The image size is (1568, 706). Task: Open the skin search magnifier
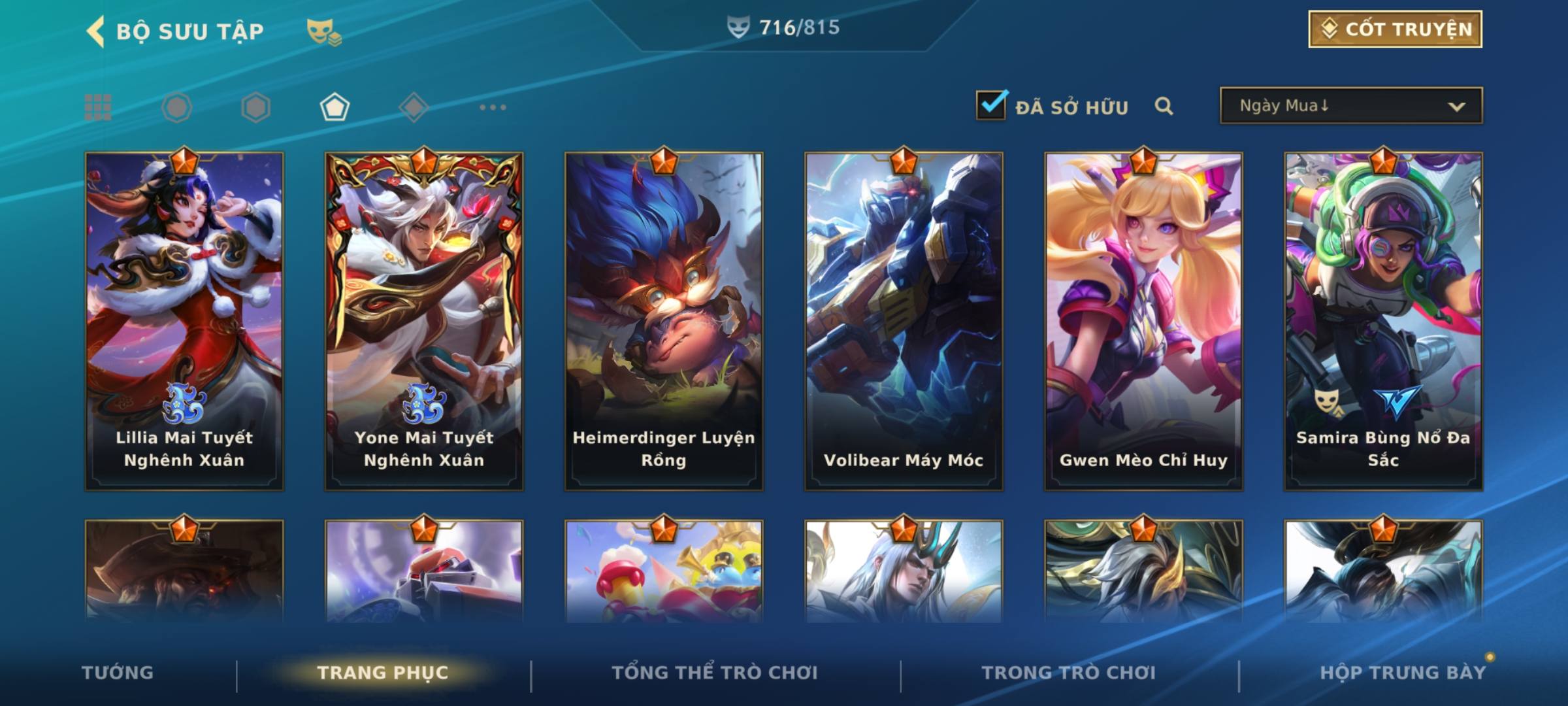(1164, 106)
